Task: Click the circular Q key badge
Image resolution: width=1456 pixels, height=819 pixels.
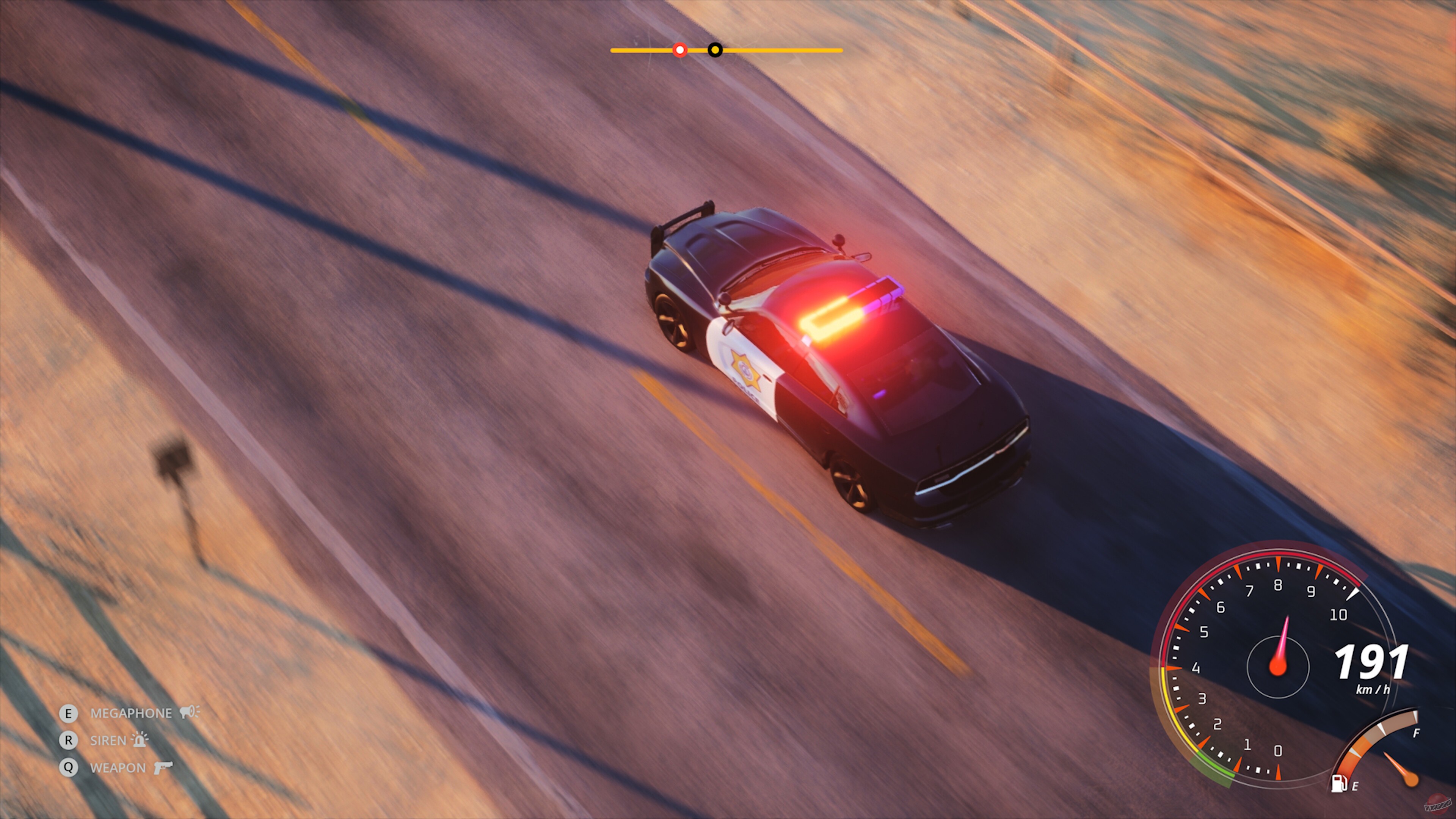Action: [69, 767]
